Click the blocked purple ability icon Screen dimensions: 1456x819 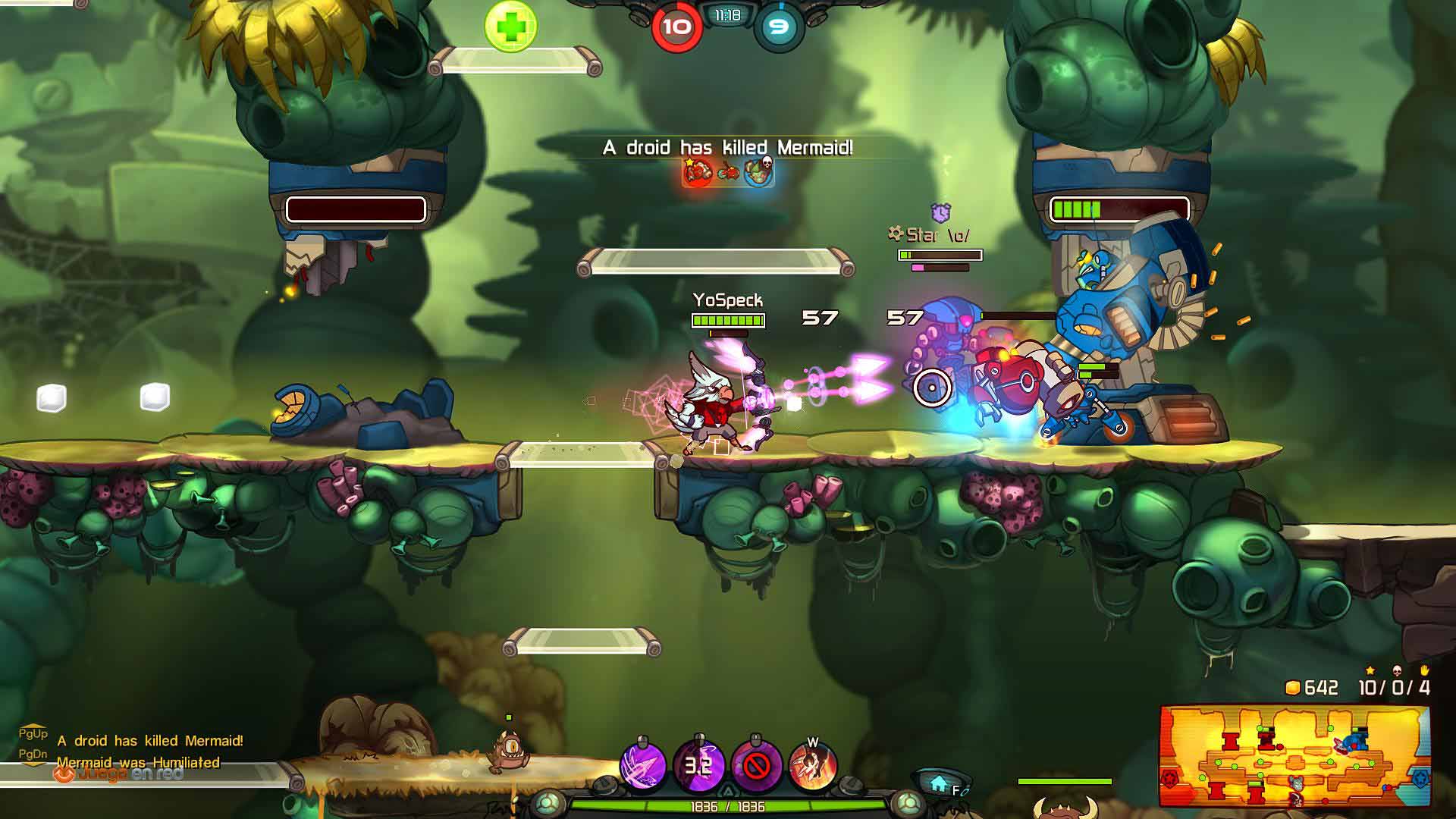(755, 766)
